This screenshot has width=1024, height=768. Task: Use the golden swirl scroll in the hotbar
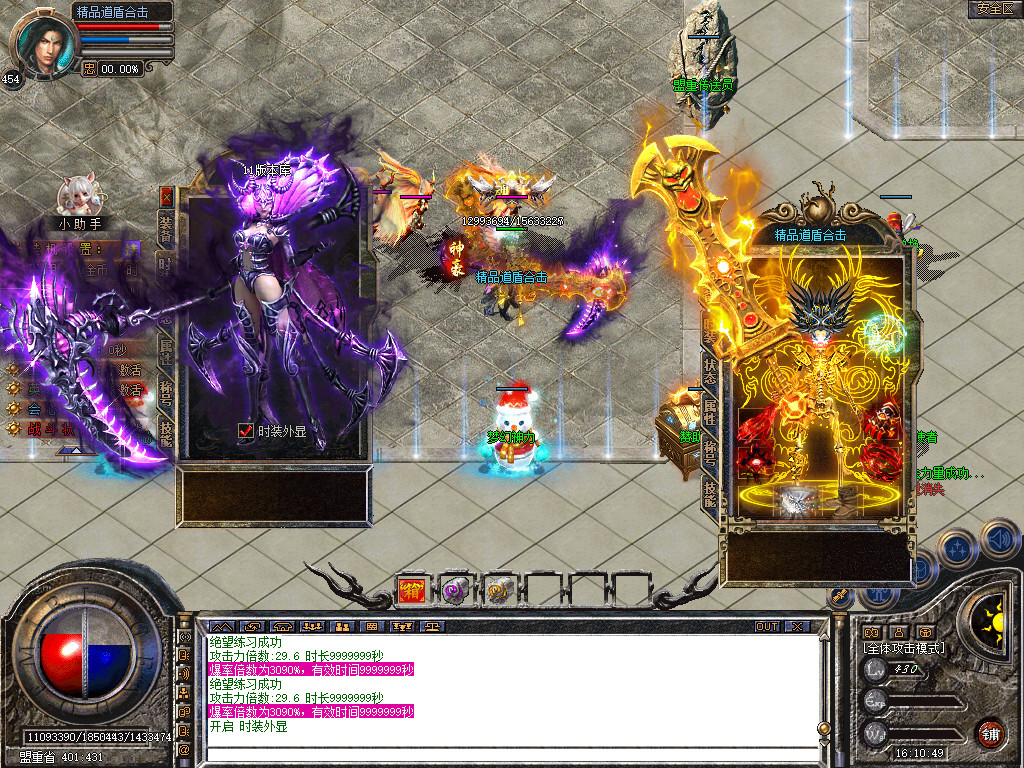[498, 590]
